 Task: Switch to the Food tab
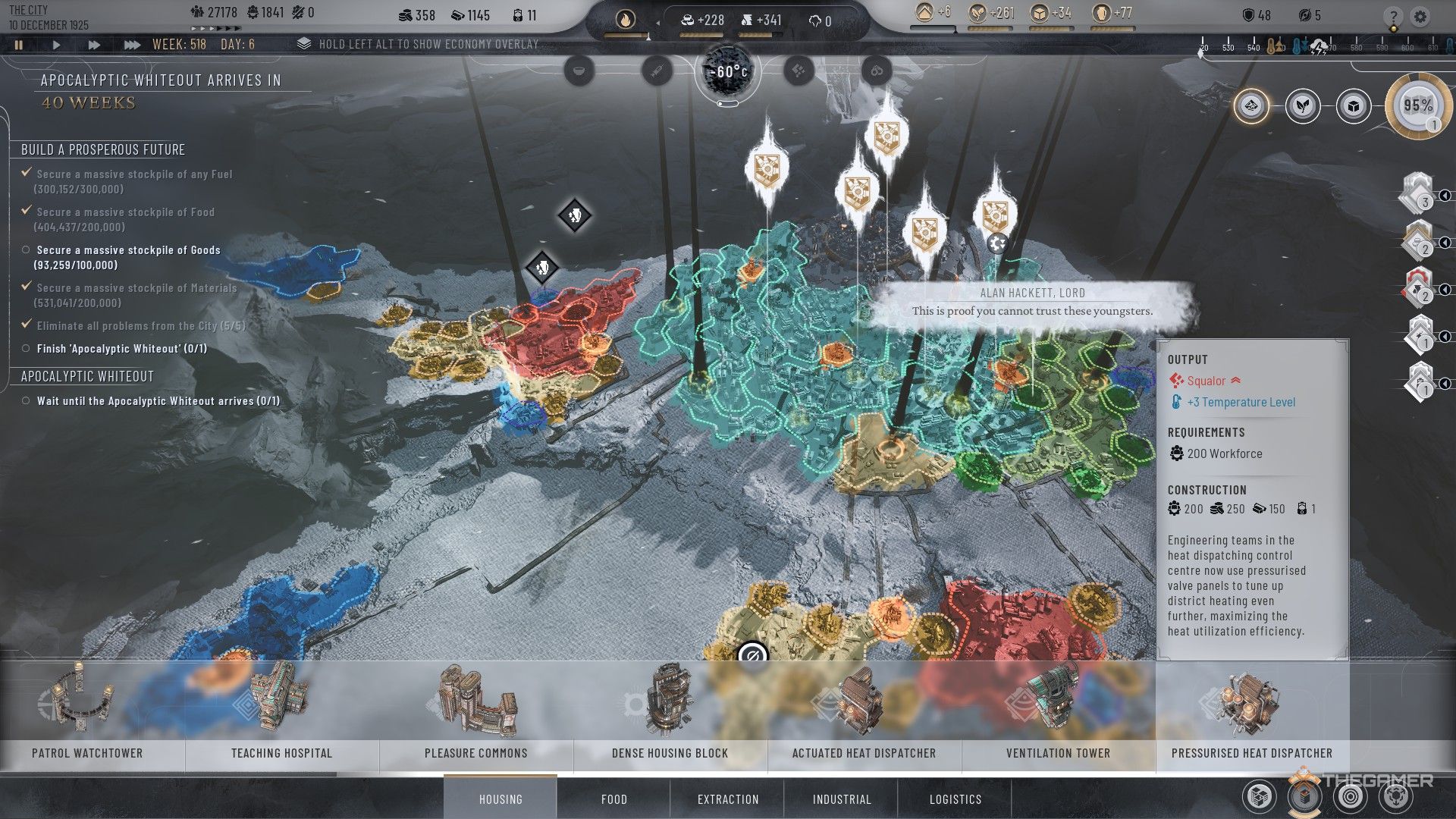pos(613,799)
